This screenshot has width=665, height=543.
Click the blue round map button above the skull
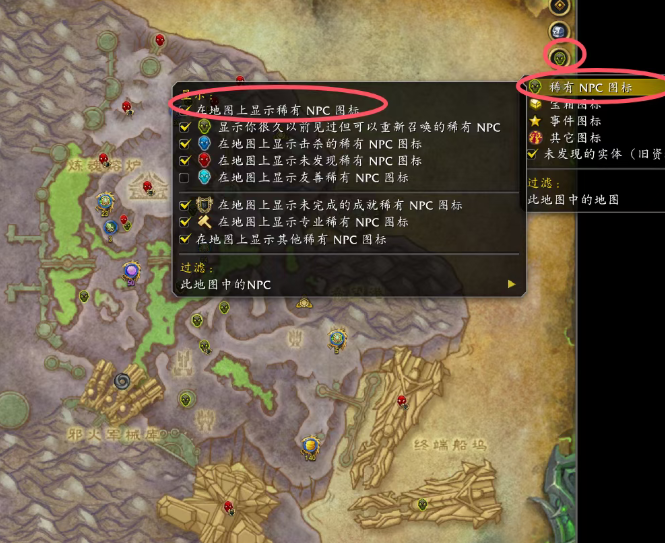tap(563, 32)
